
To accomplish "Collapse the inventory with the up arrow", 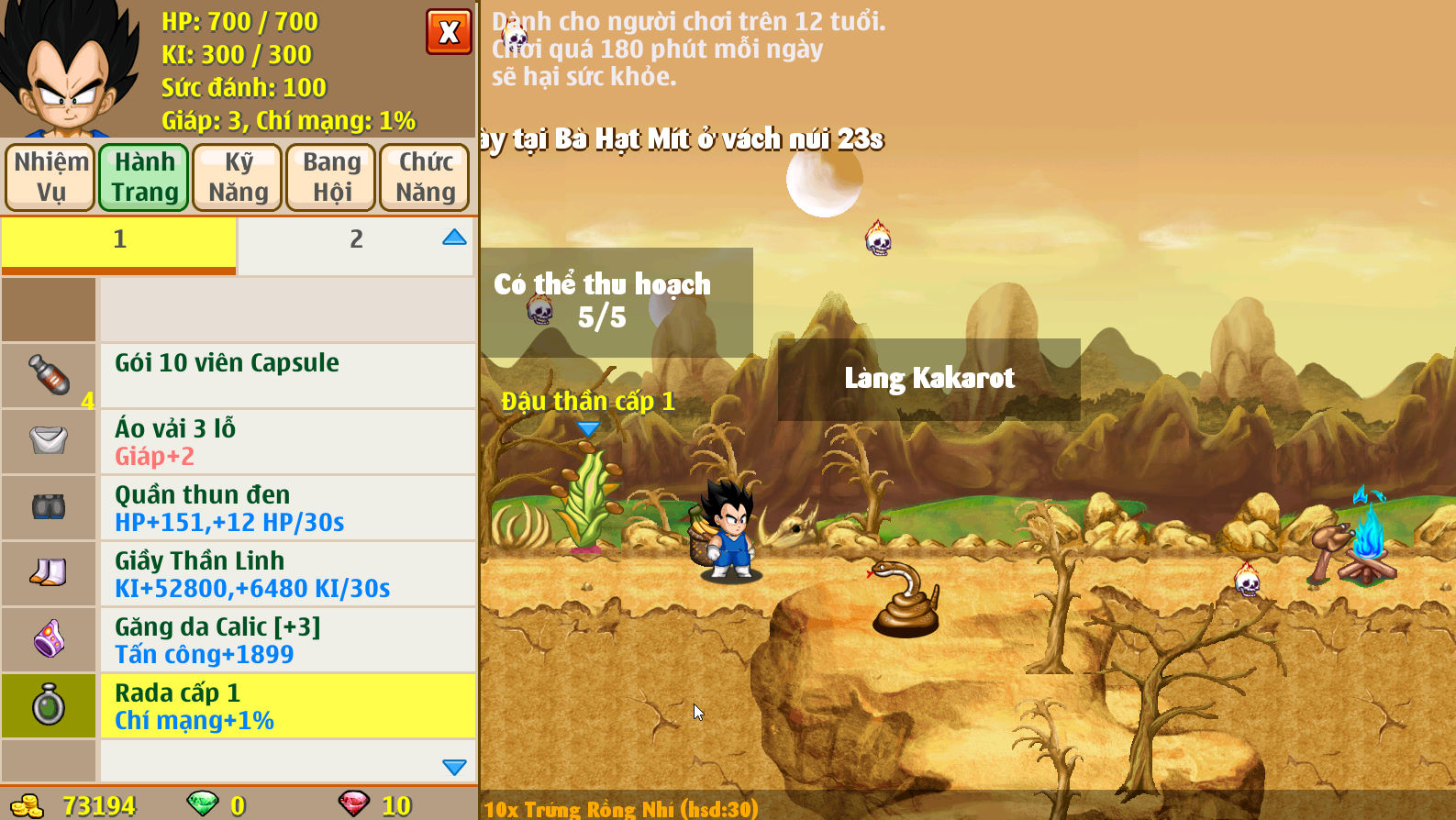I will coord(453,237).
